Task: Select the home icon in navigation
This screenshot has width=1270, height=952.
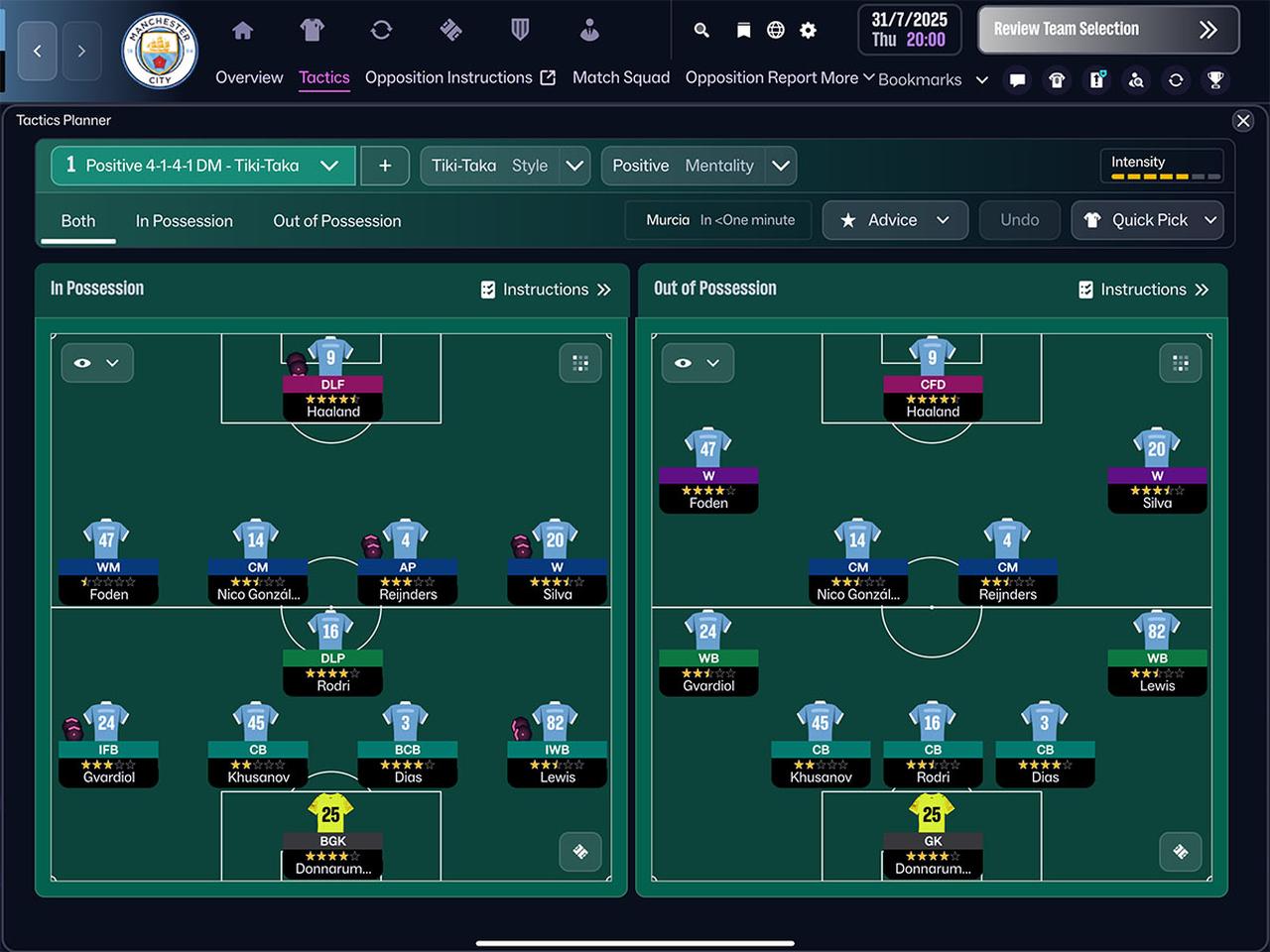Action: point(243,31)
